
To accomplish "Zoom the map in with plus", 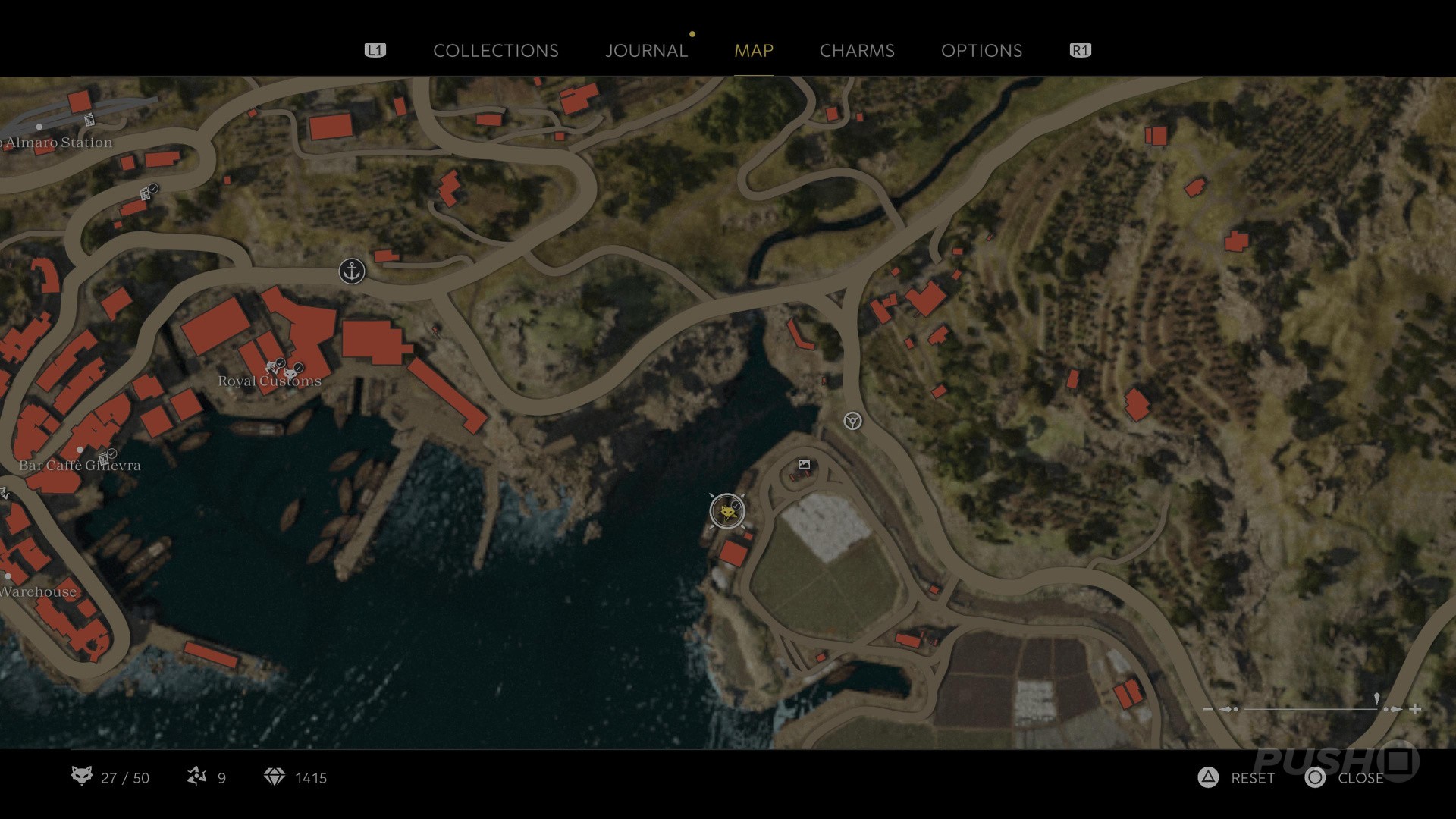I will point(1415,709).
